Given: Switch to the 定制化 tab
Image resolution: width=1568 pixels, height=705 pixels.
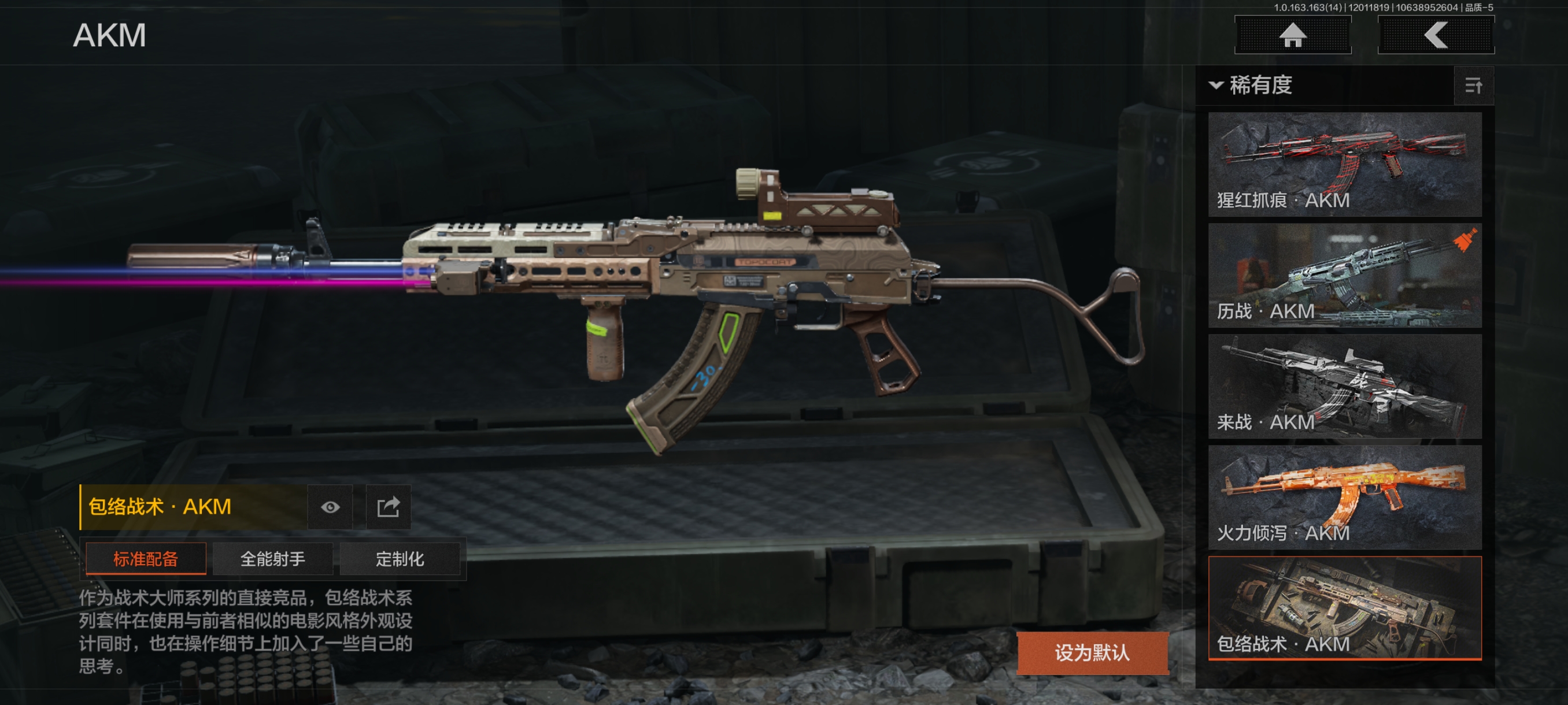Looking at the screenshot, I should (x=400, y=558).
